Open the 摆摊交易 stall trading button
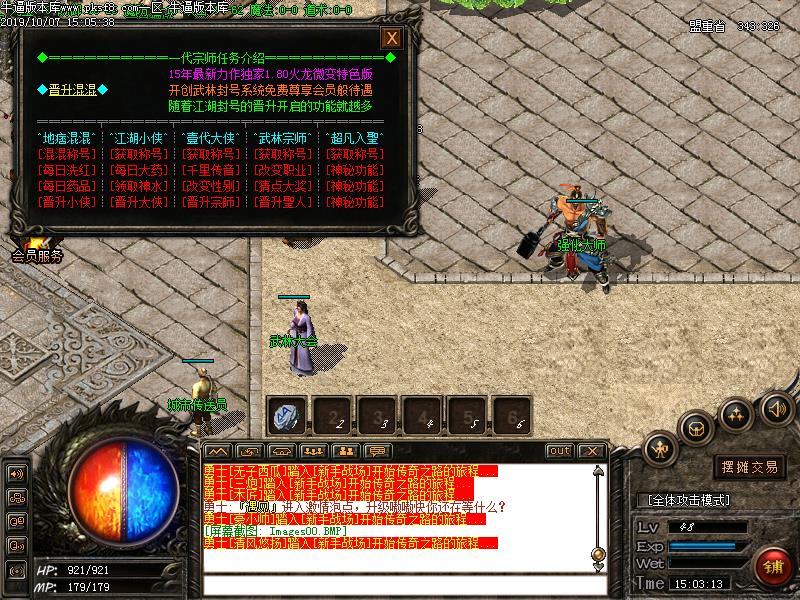This screenshot has height=600, width=800. (750, 466)
